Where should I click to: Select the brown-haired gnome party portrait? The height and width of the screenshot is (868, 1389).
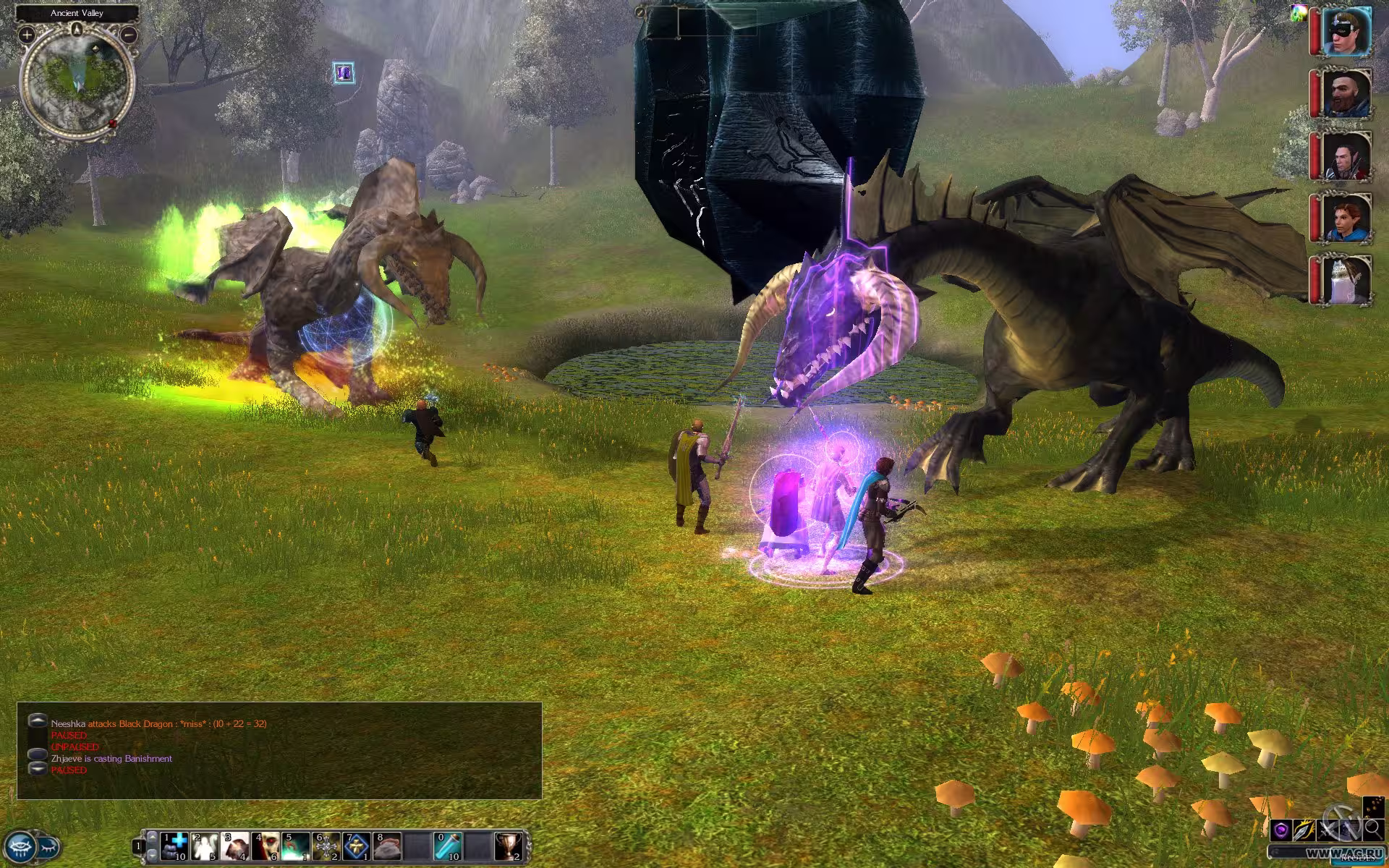[1346, 218]
